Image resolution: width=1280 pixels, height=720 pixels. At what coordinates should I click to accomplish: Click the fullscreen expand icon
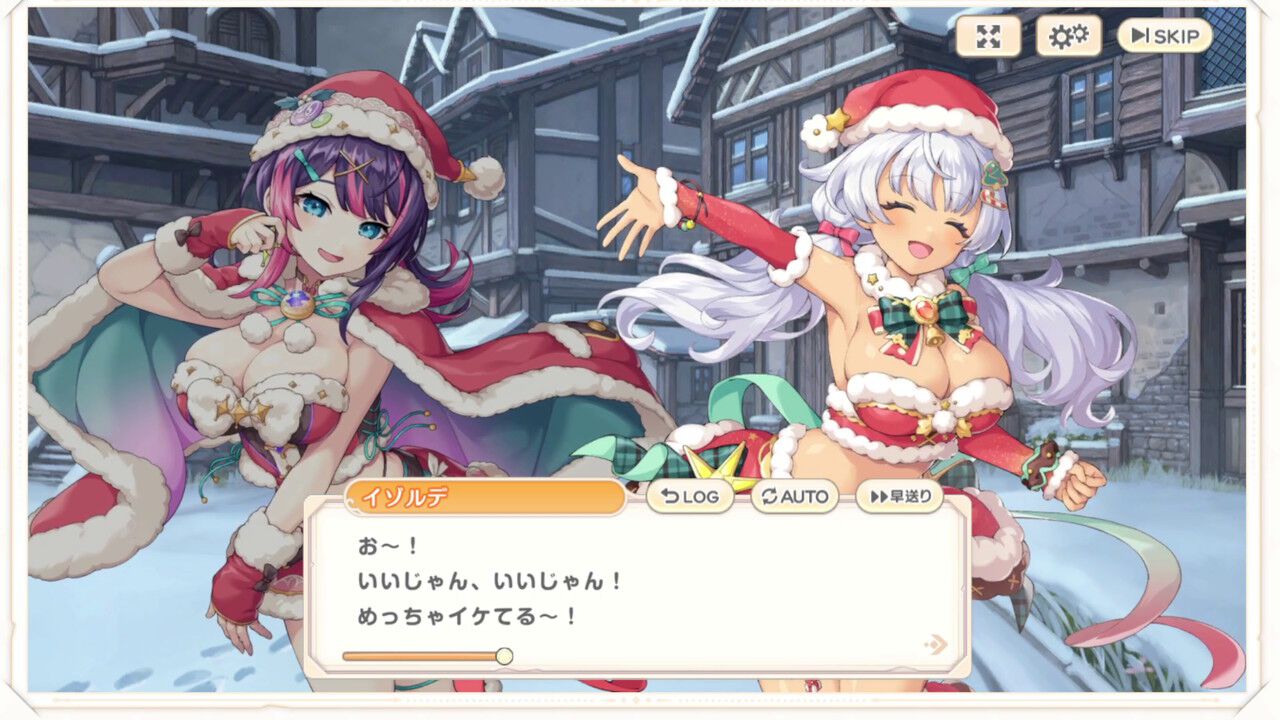988,38
